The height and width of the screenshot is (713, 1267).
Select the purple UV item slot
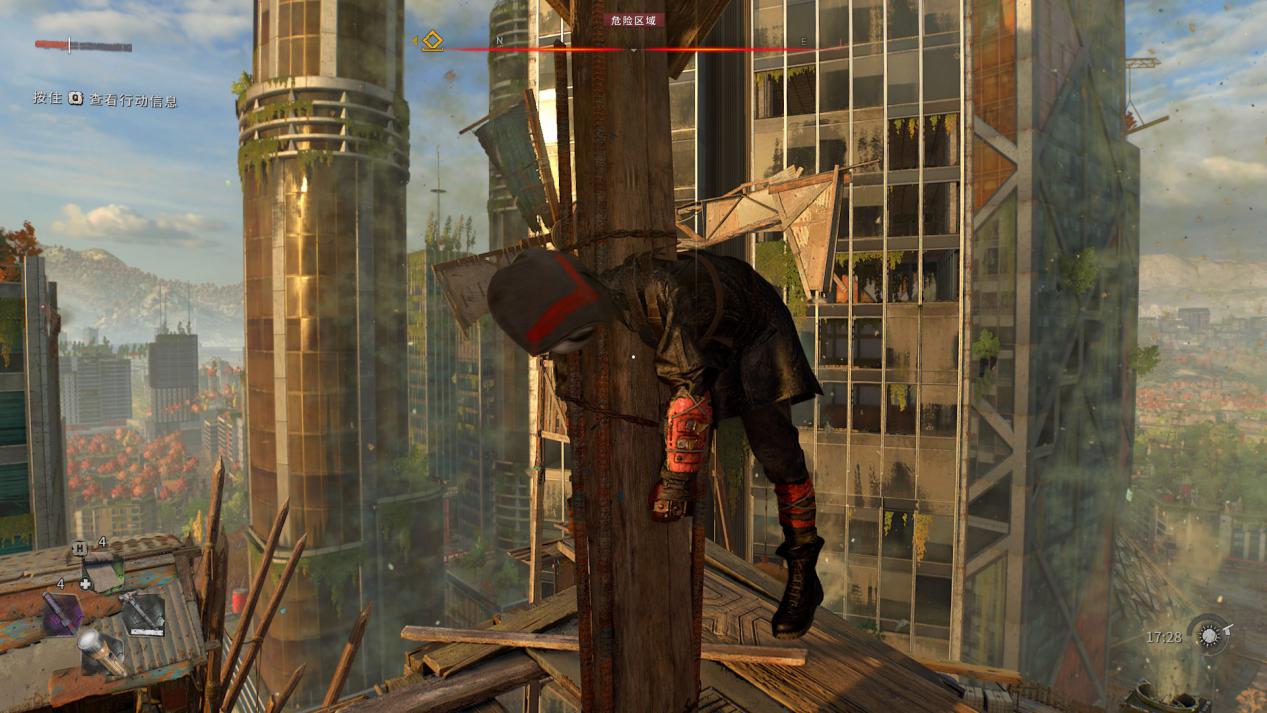click(x=63, y=612)
